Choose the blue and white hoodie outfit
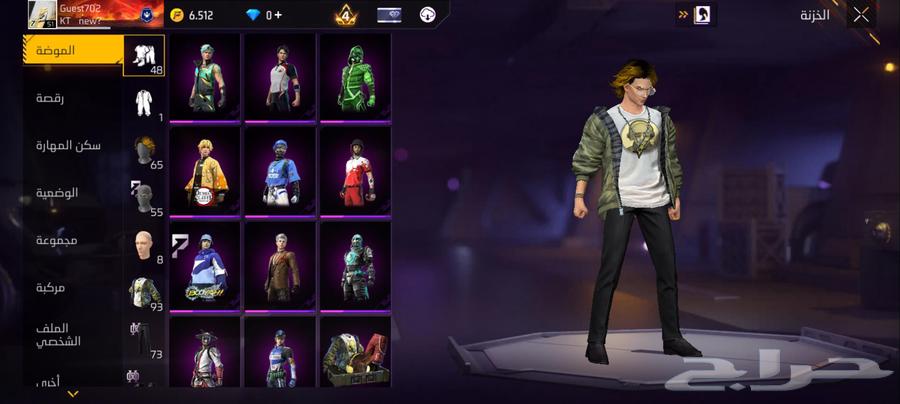 [206, 265]
